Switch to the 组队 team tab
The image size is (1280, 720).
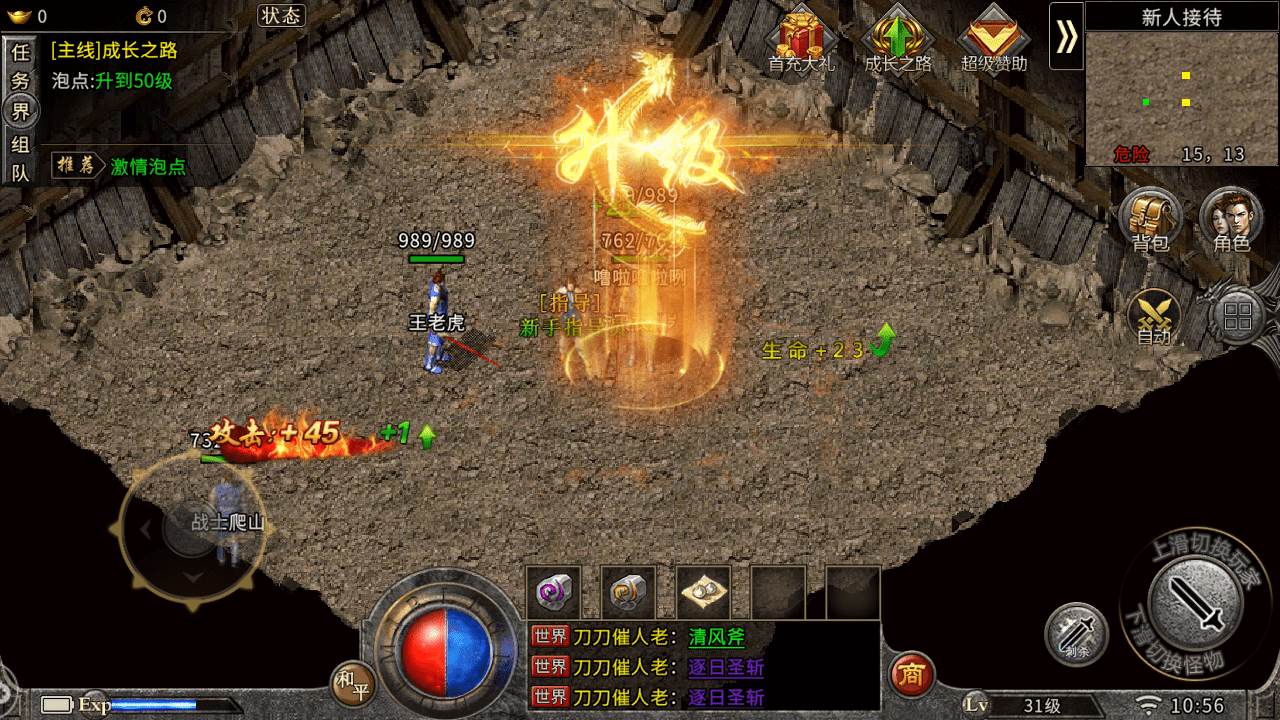(x=20, y=158)
